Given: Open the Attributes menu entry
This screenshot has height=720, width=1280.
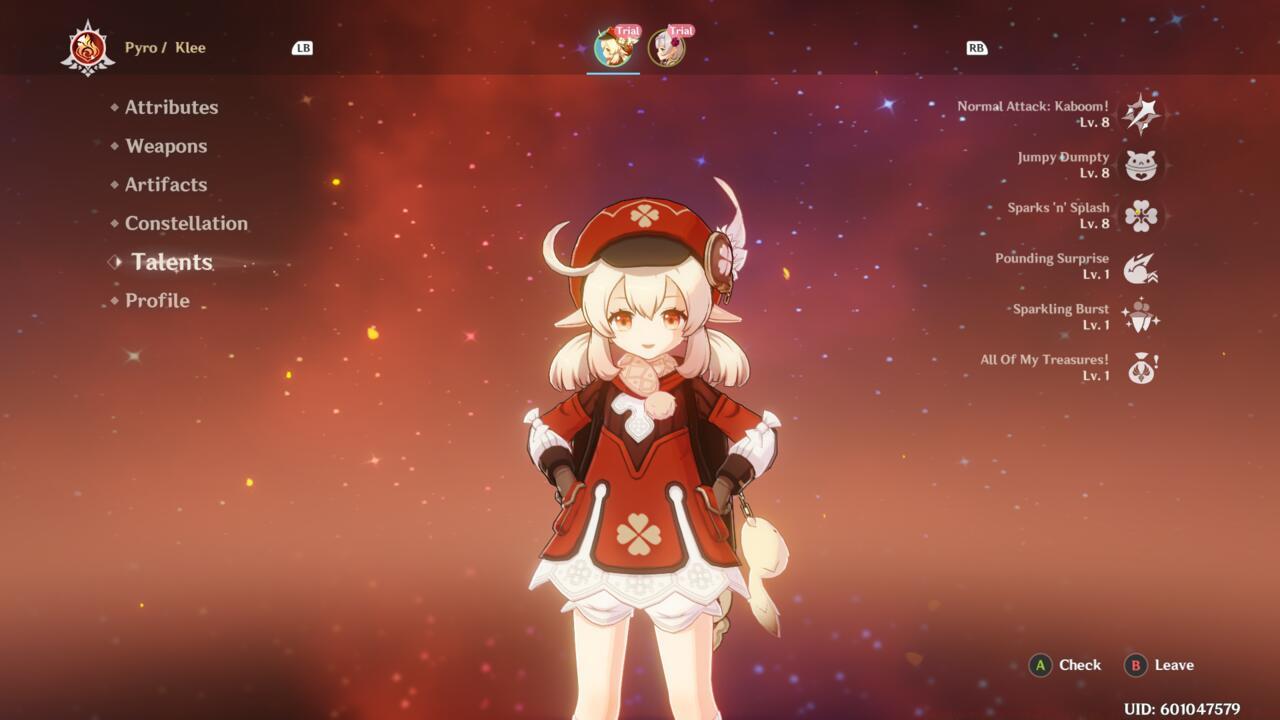Looking at the screenshot, I should [x=170, y=107].
